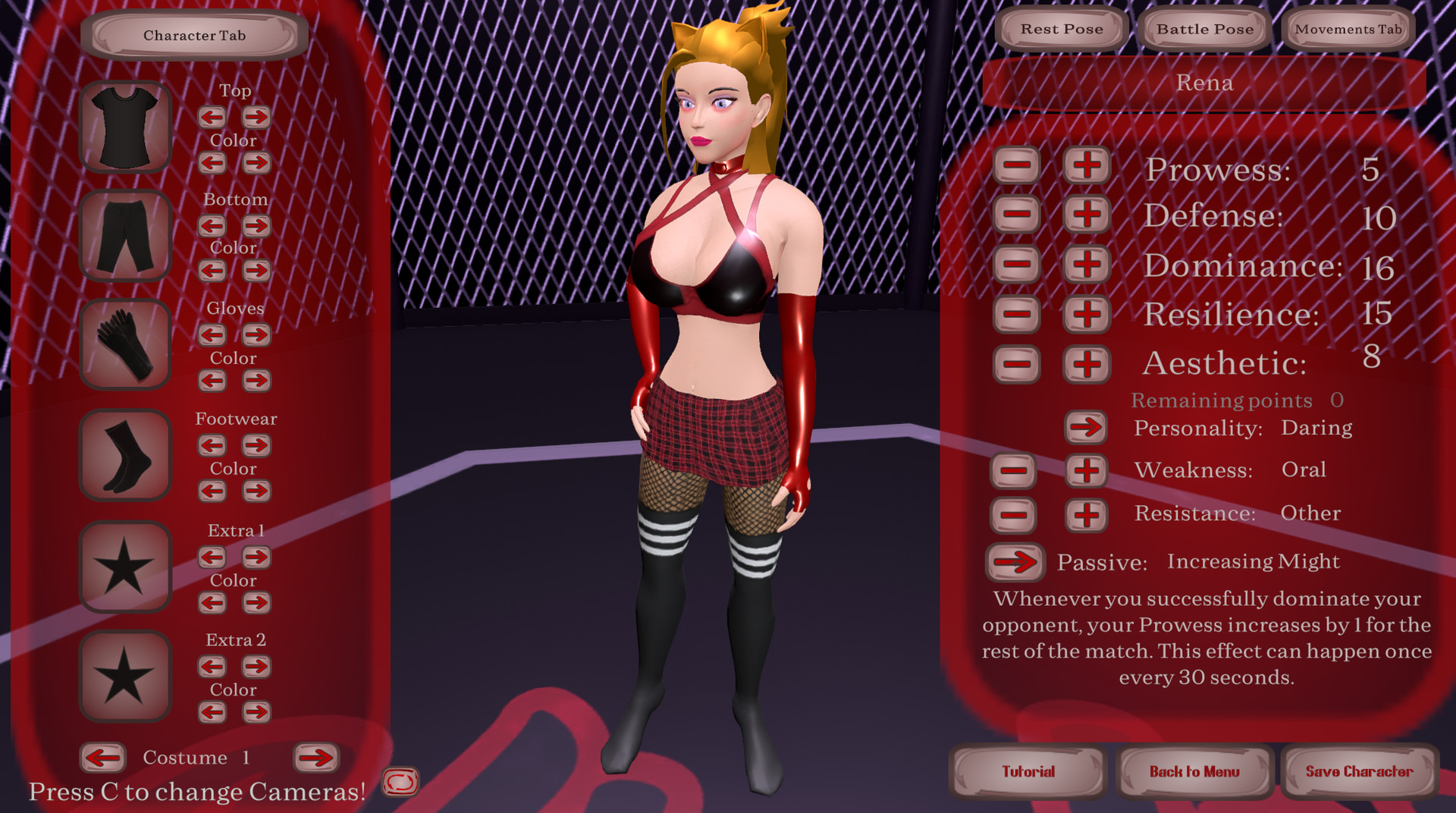
Task: Open the Tutorial
Action: click(1028, 771)
